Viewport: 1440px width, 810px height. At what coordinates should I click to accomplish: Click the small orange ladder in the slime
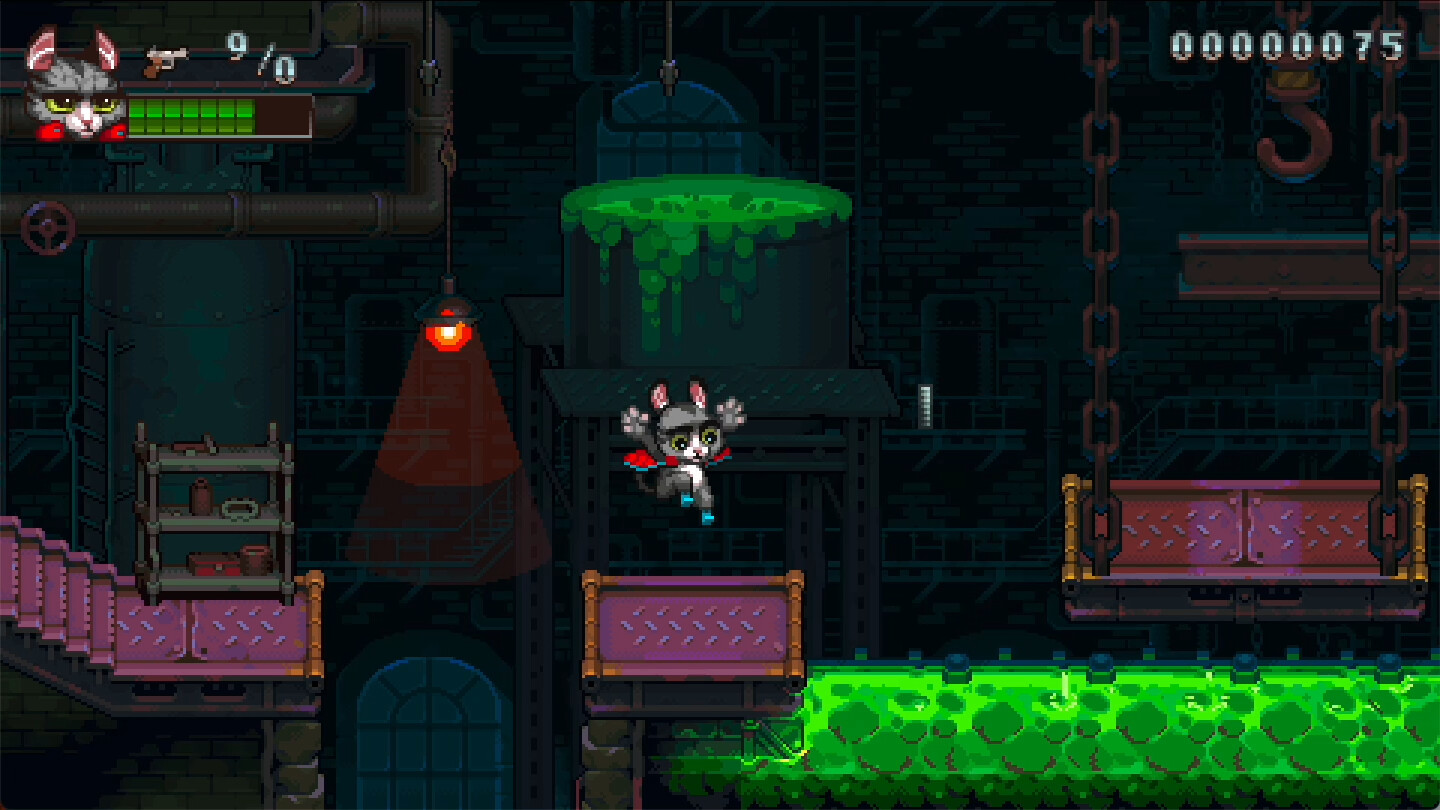(x=772, y=745)
